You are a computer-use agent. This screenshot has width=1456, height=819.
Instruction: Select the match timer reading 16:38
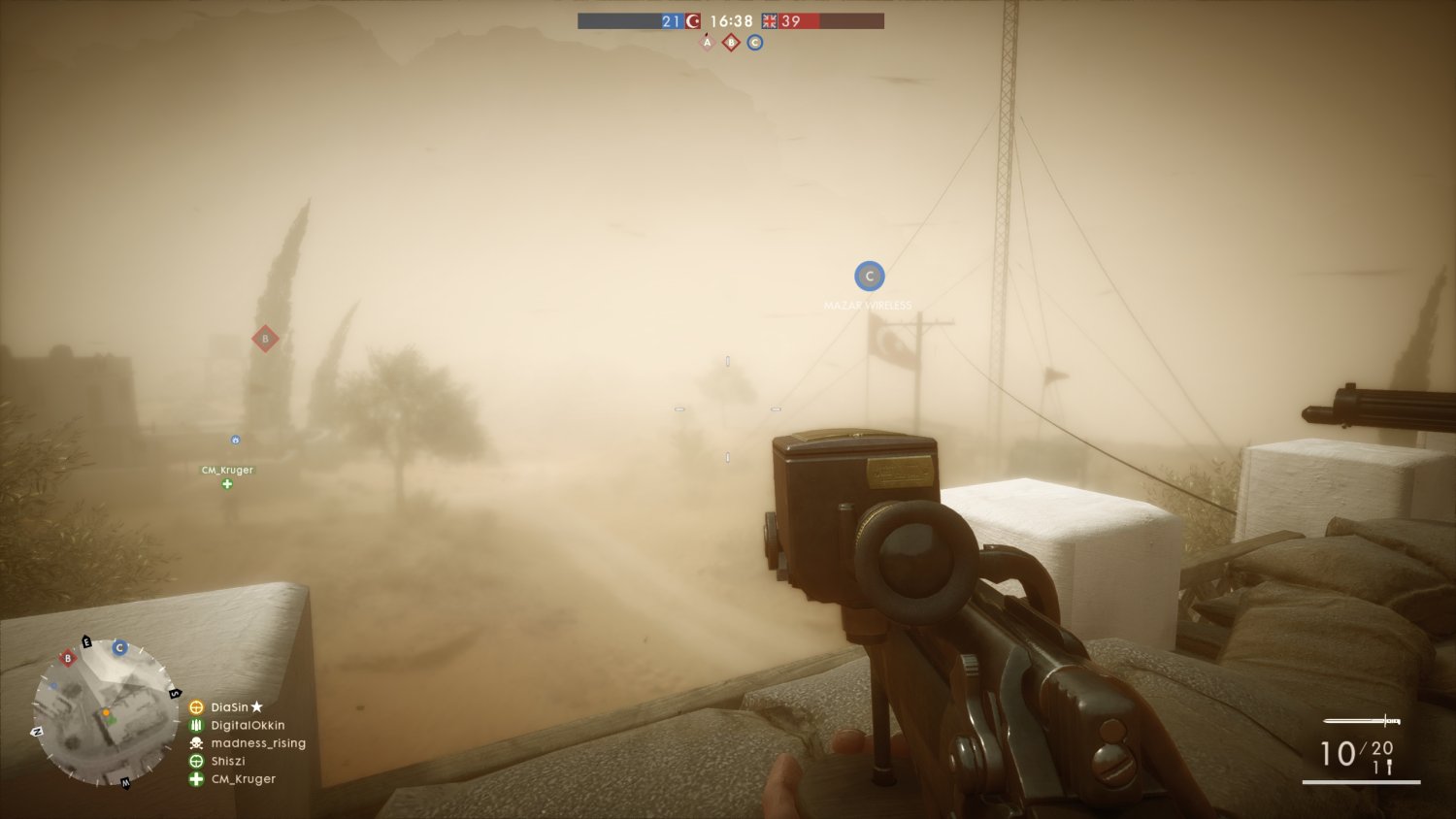coord(731,20)
